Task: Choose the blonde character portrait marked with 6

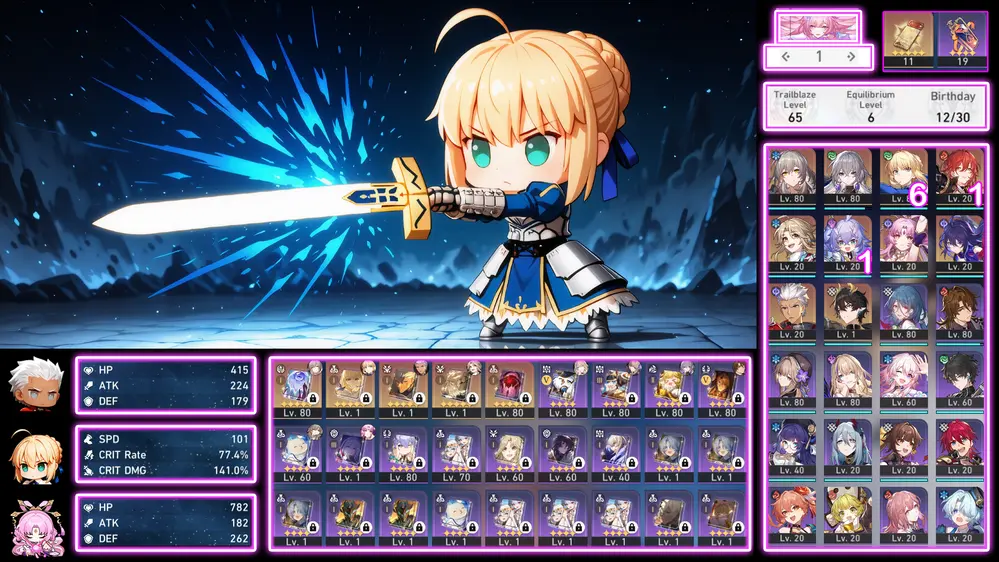Action: click(906, 177)
